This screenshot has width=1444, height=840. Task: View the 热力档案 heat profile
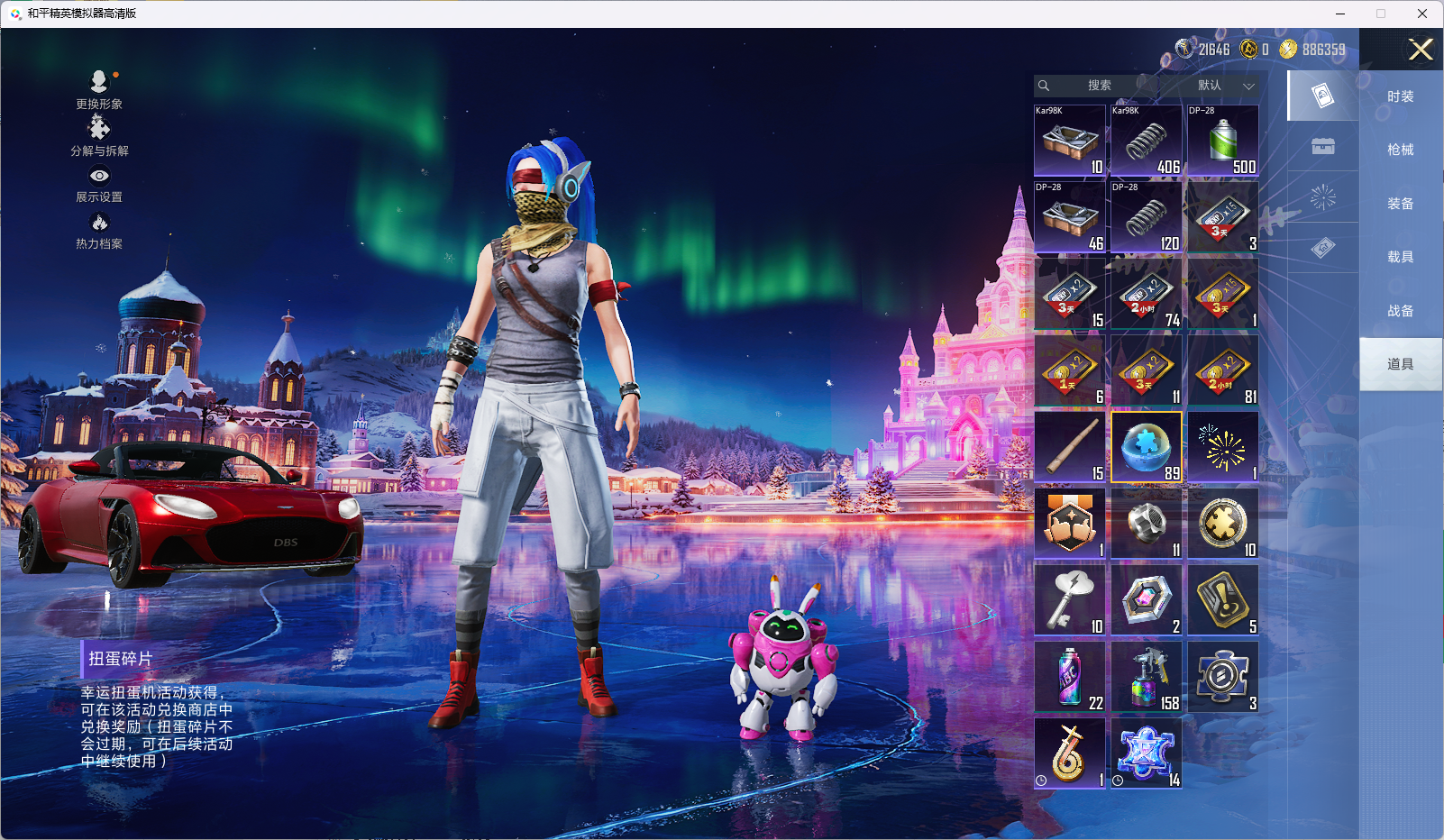(x=99, y=230)
